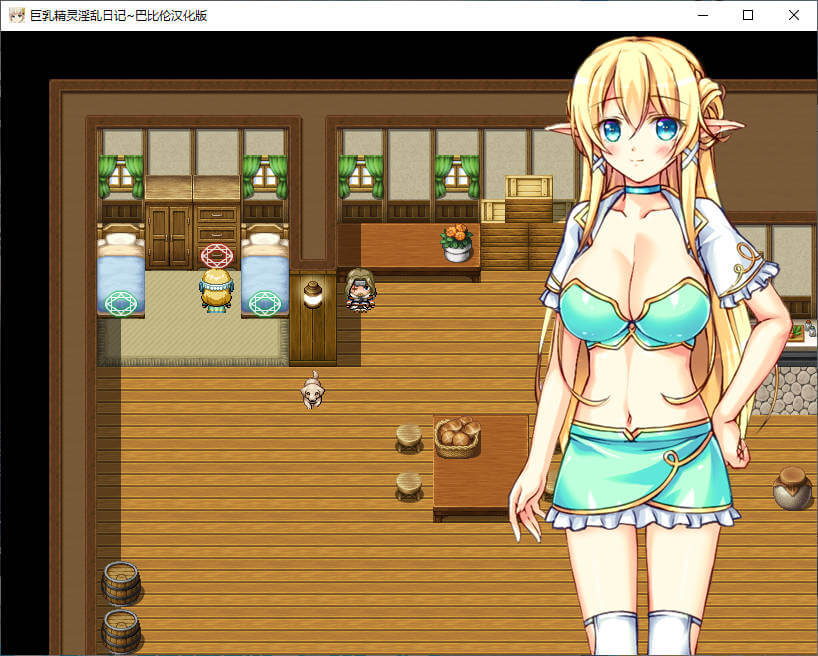Close the game window
This screenshot has width=818, height=656.
[794, 15]
